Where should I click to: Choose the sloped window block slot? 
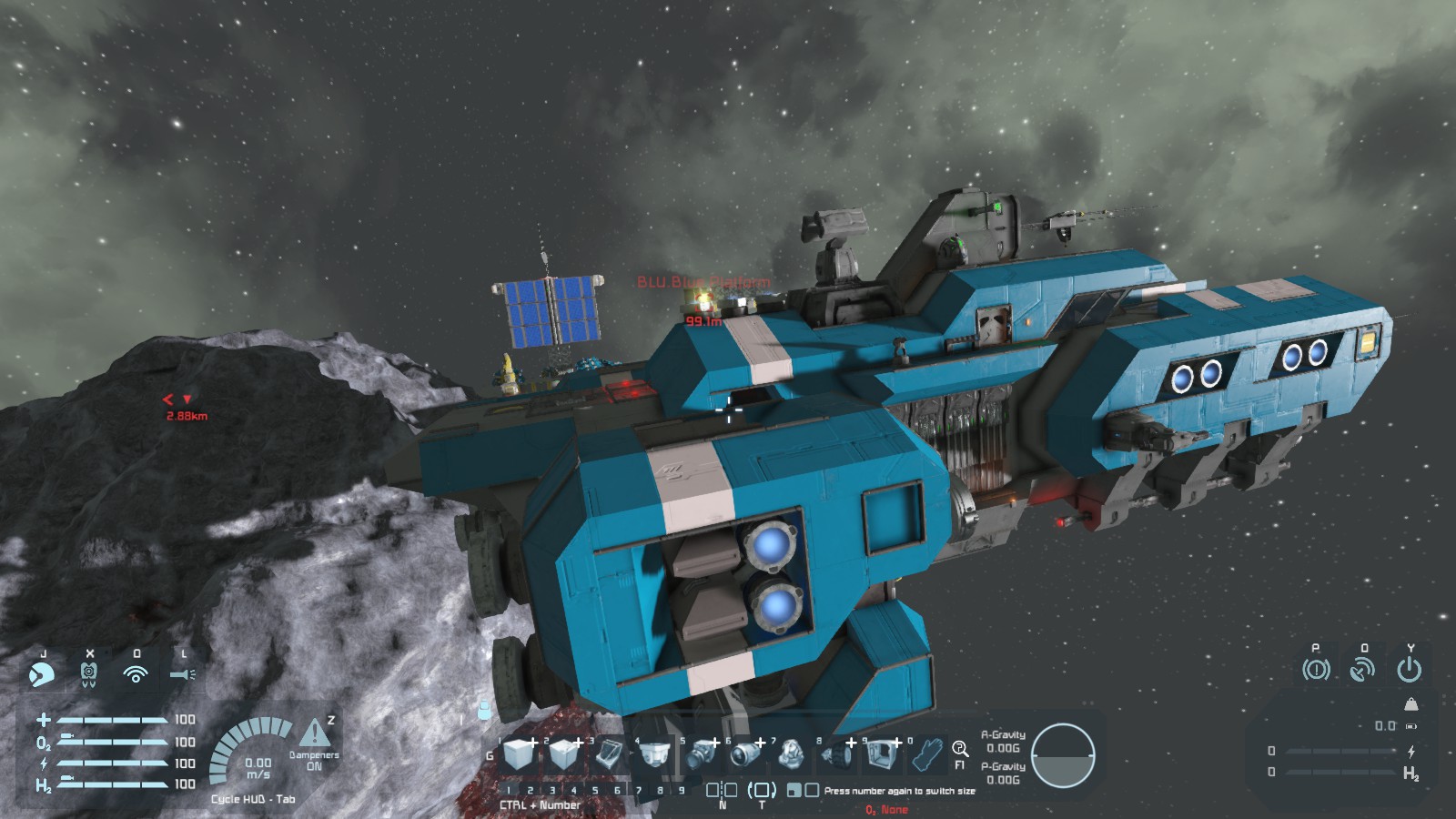tap(609, 754)
